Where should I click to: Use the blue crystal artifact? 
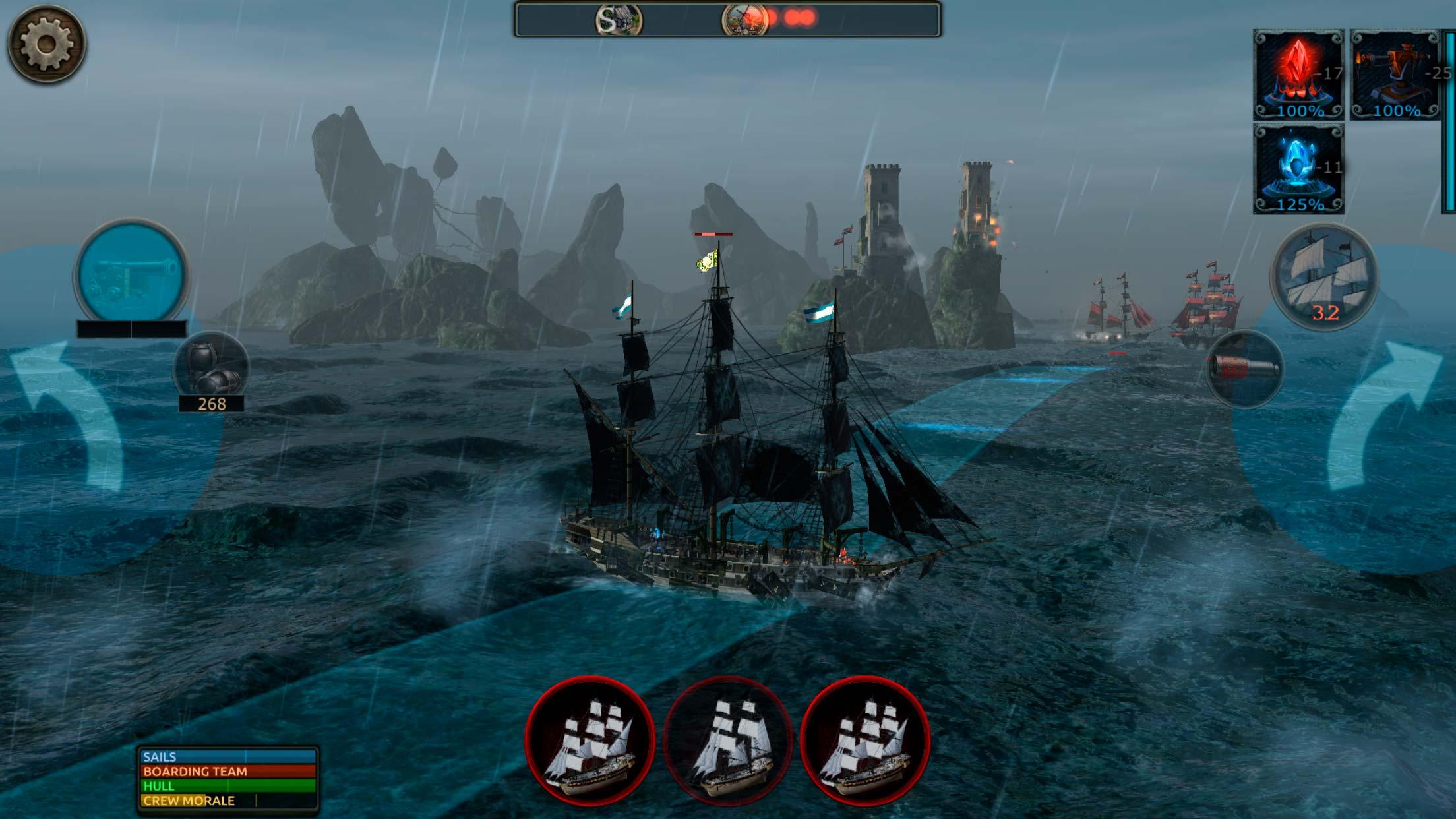tap(1298, 169)
